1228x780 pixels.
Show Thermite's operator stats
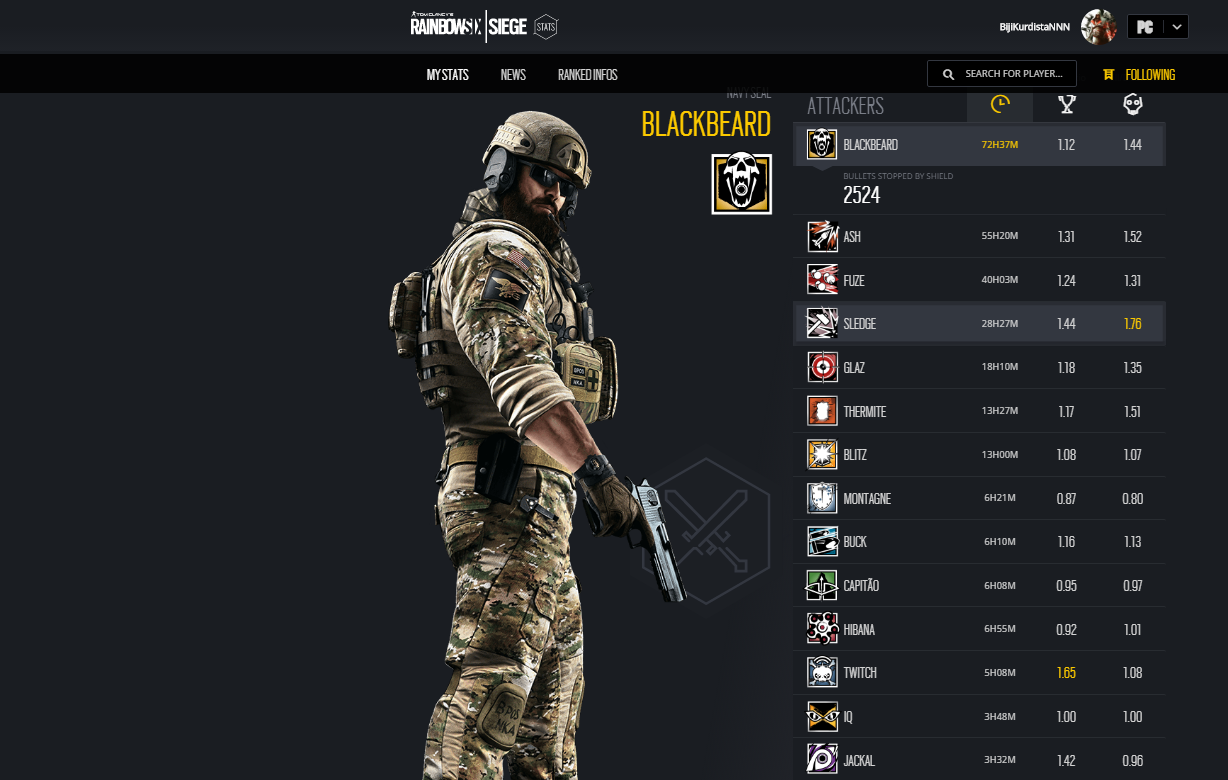click(979, 411)
